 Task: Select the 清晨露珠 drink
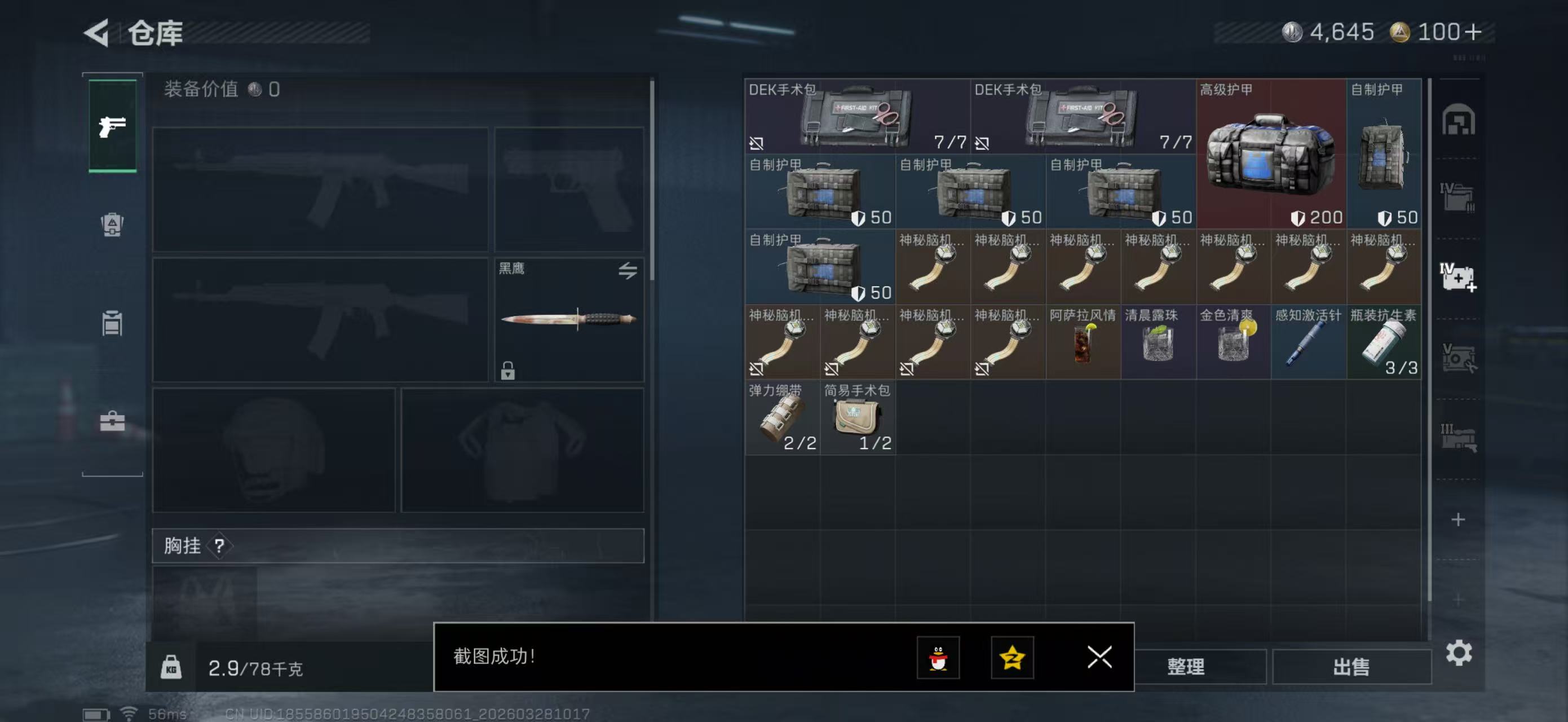pyautogui.click(x=1158, y=342)
